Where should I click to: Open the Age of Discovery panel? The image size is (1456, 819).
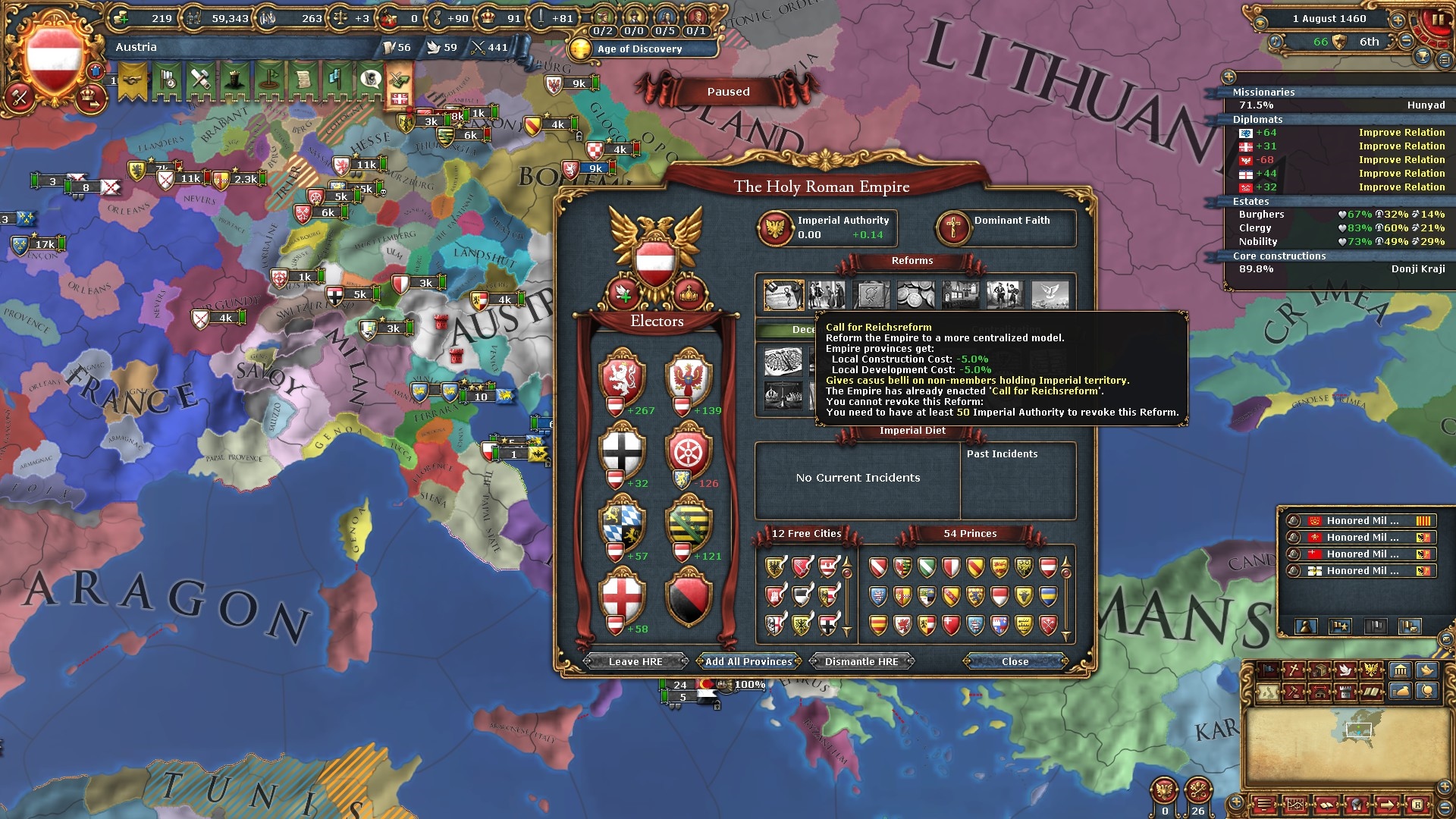click(639, 49)
